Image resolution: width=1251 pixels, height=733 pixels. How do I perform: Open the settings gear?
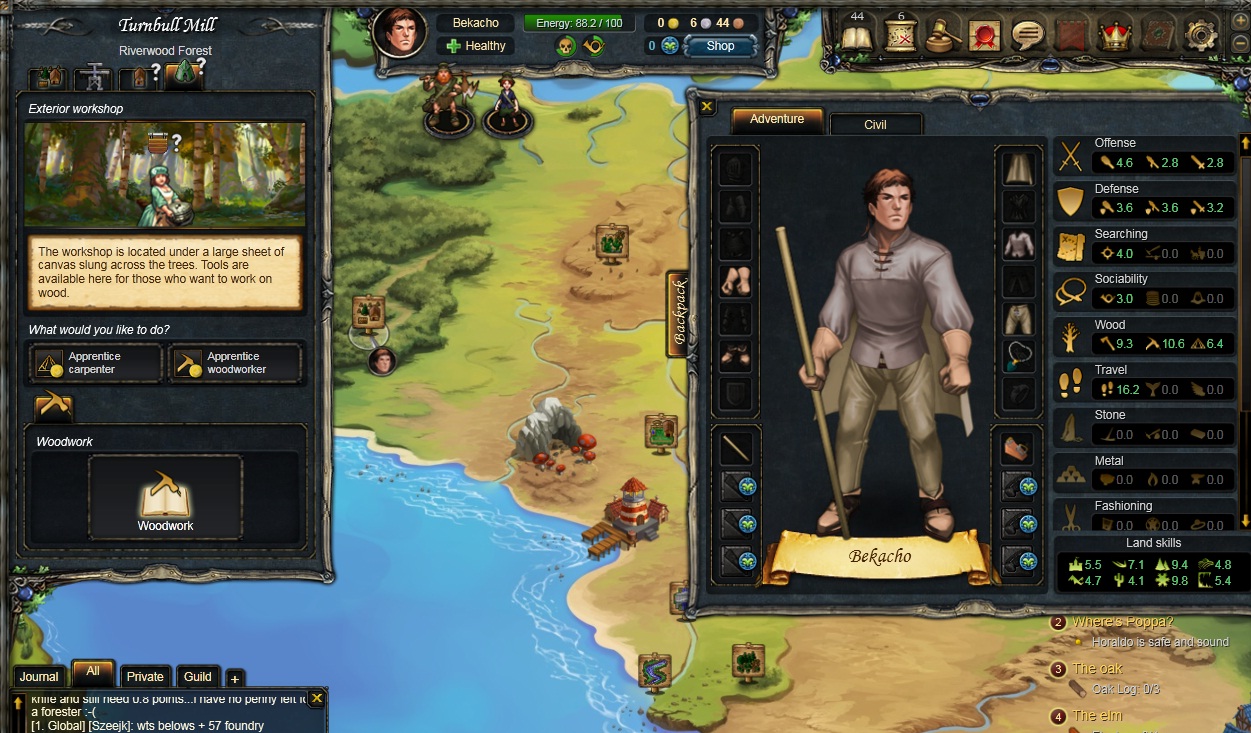click(1200, 36)
